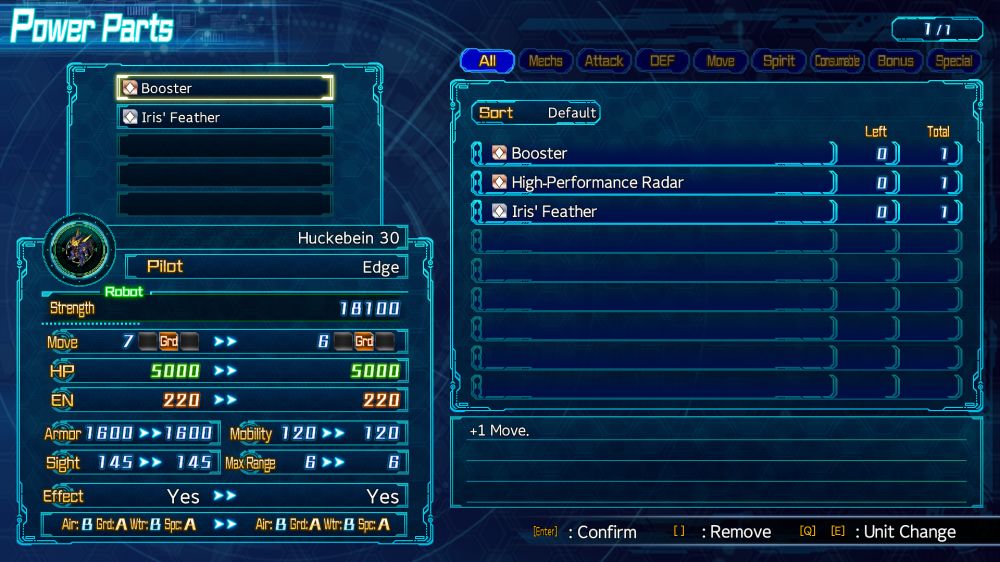This screenshot has height=562, width=1000.
Task: Pick Iris' Feather in the parts list
Action: click(x=653, y=211)
